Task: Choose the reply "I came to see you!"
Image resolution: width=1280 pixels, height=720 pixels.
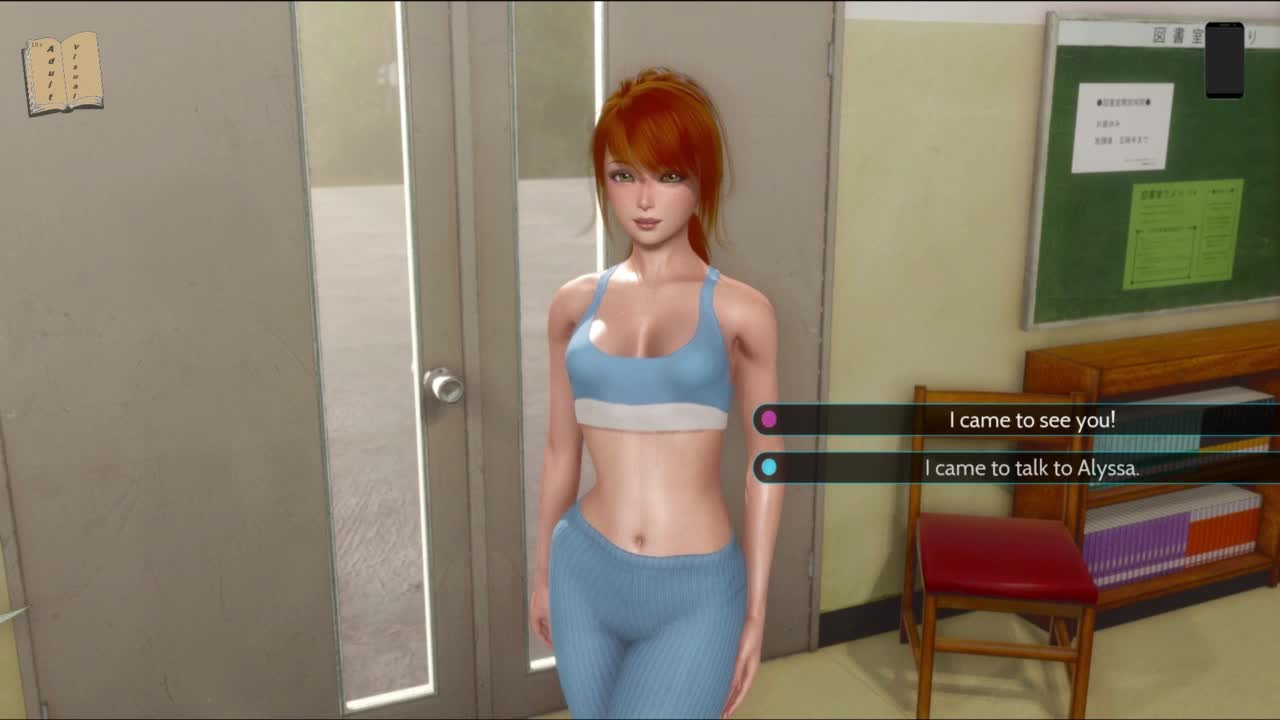Action: [x=1030, y=420]
